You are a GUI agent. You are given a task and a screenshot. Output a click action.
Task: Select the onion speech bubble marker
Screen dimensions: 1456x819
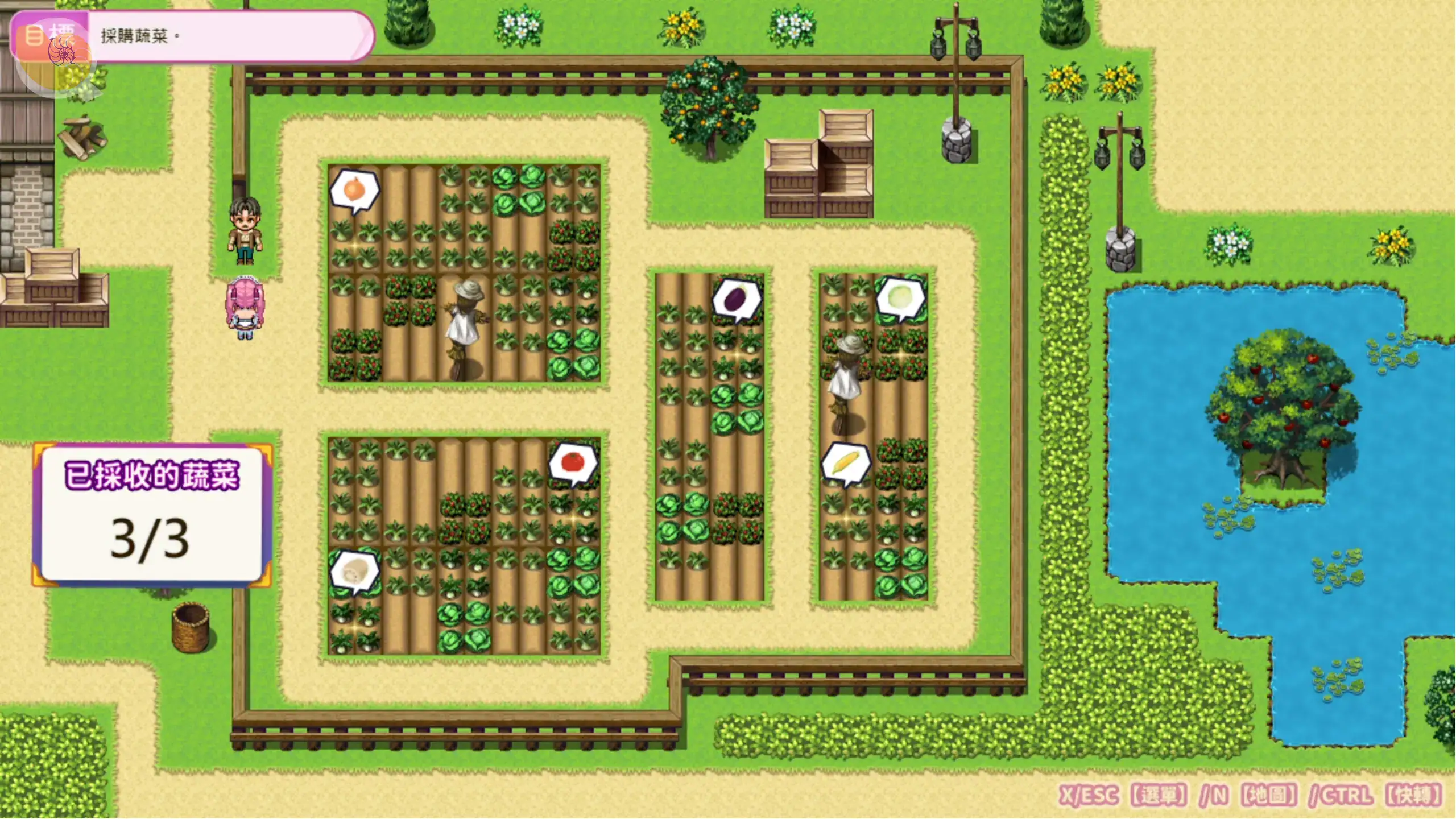click(x=354, y=189)
